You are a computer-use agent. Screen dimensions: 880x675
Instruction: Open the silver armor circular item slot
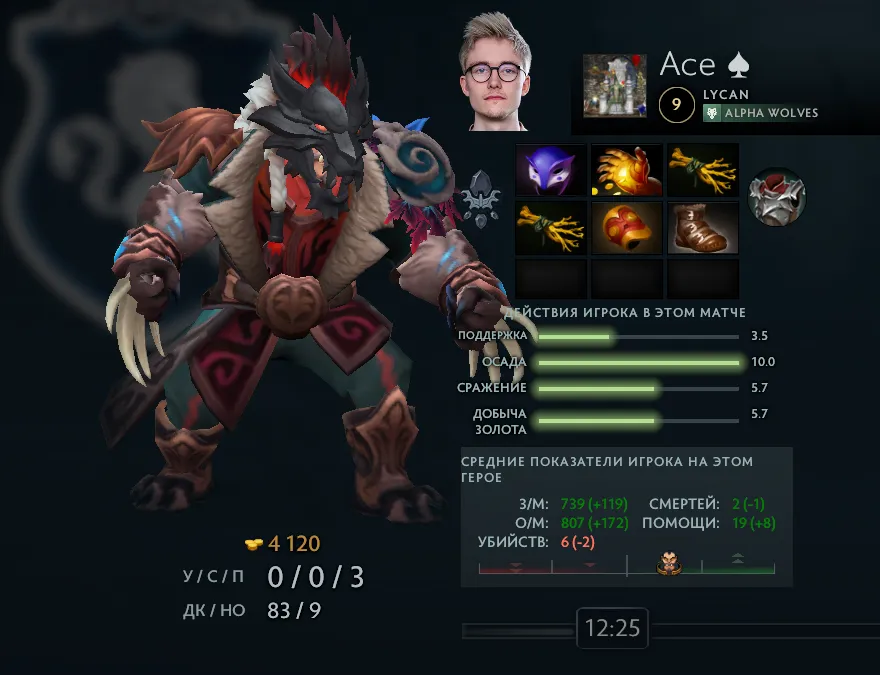point(777,197)
